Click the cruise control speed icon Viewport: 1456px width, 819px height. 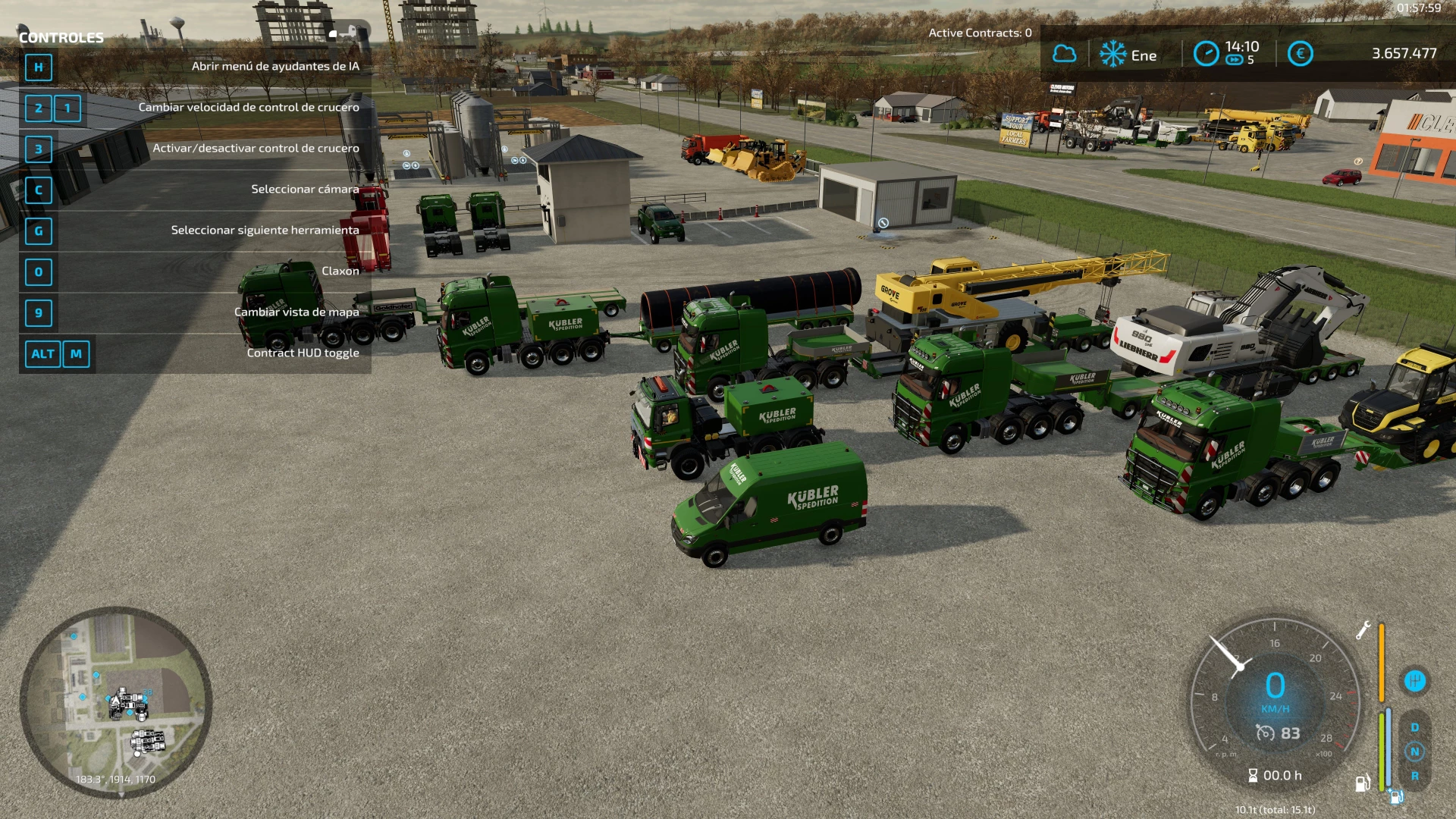(x=1265, y=733)
